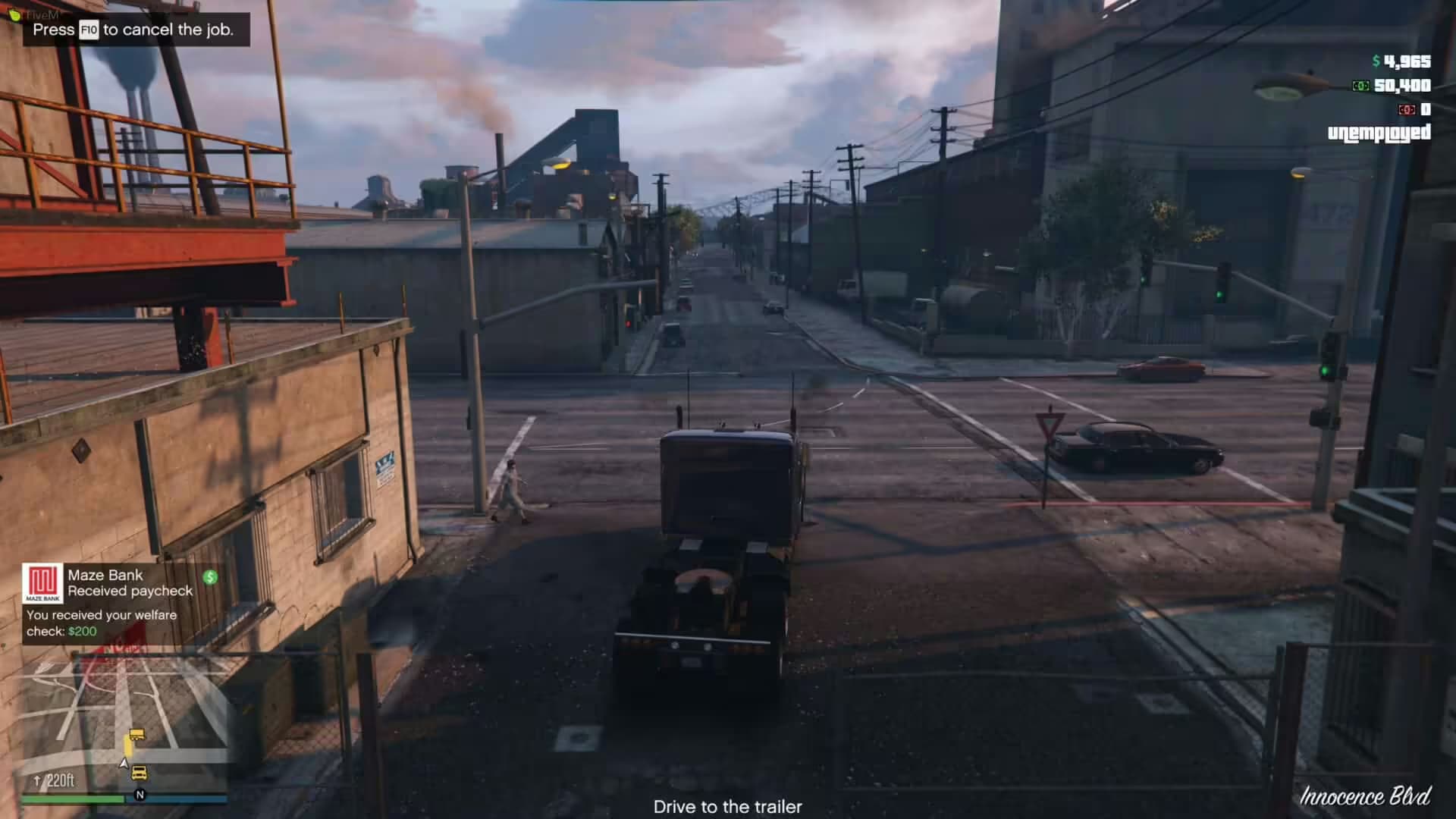Click the upward arrow beside the 220ft label
Image resolution: width=1456 pixels, height=819 pixels.
coord(37,780)
